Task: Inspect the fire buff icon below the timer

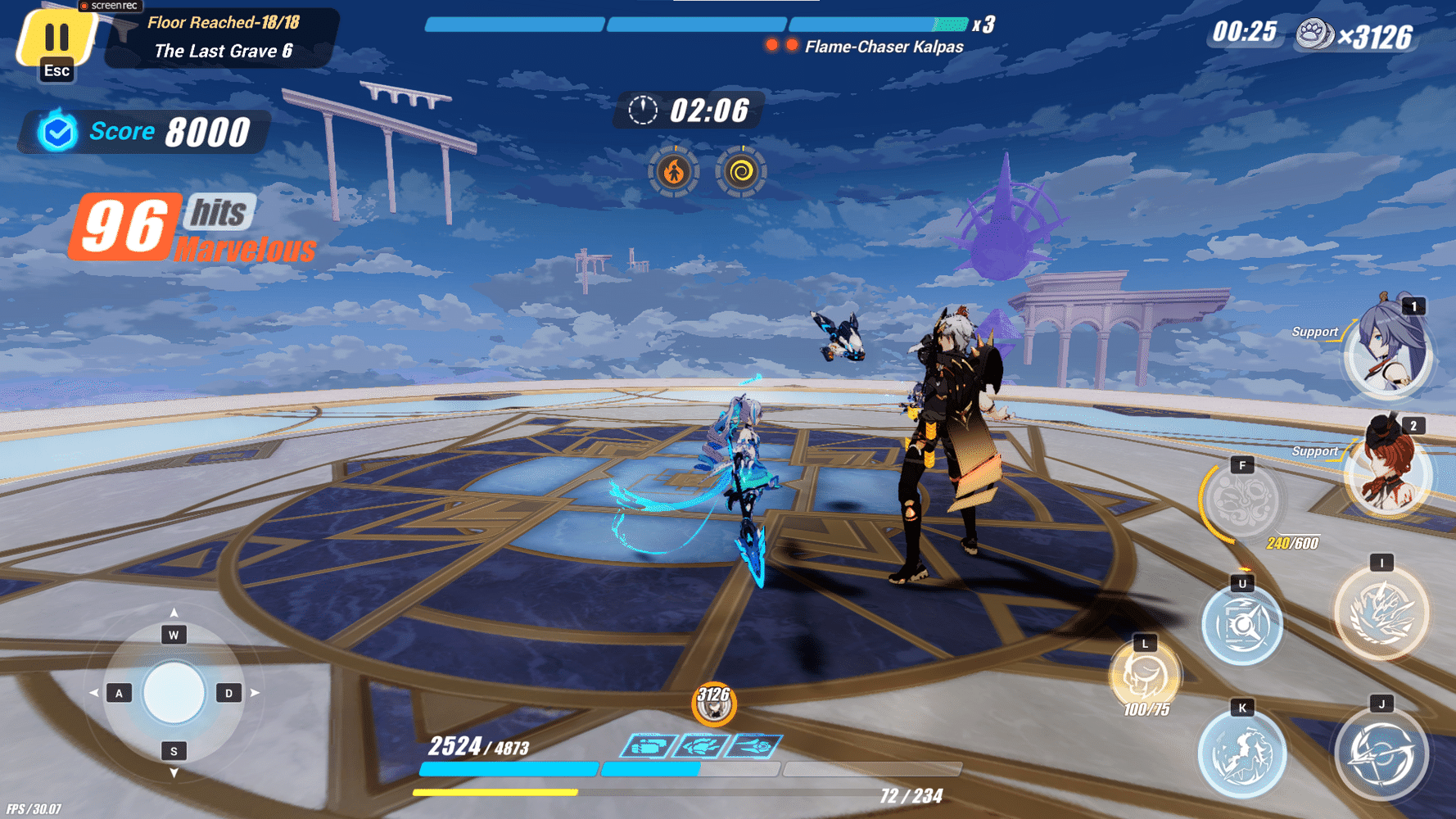Action: tap(673, 170)
